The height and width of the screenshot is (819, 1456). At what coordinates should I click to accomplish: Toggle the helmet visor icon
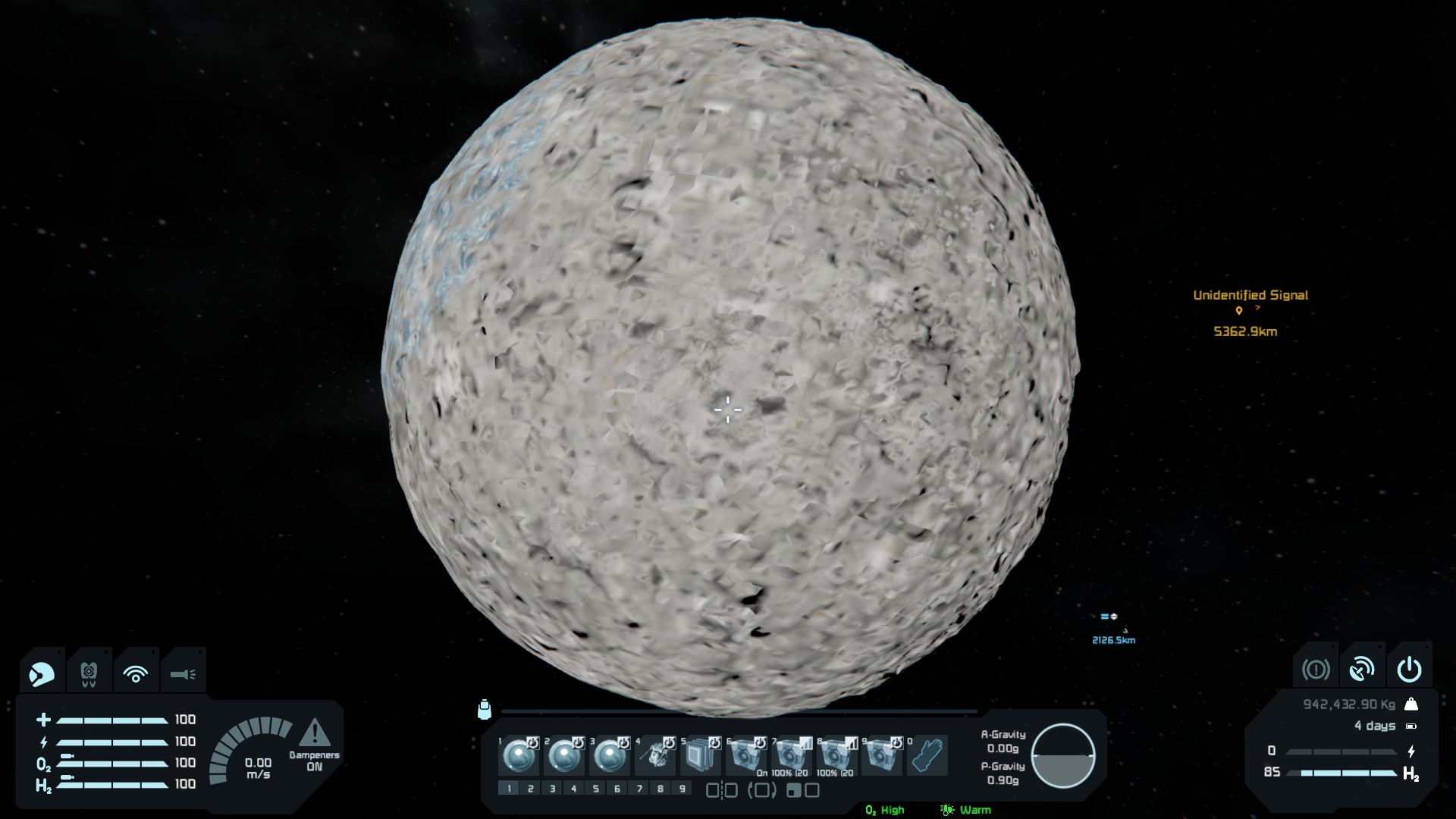click(42, 673)
